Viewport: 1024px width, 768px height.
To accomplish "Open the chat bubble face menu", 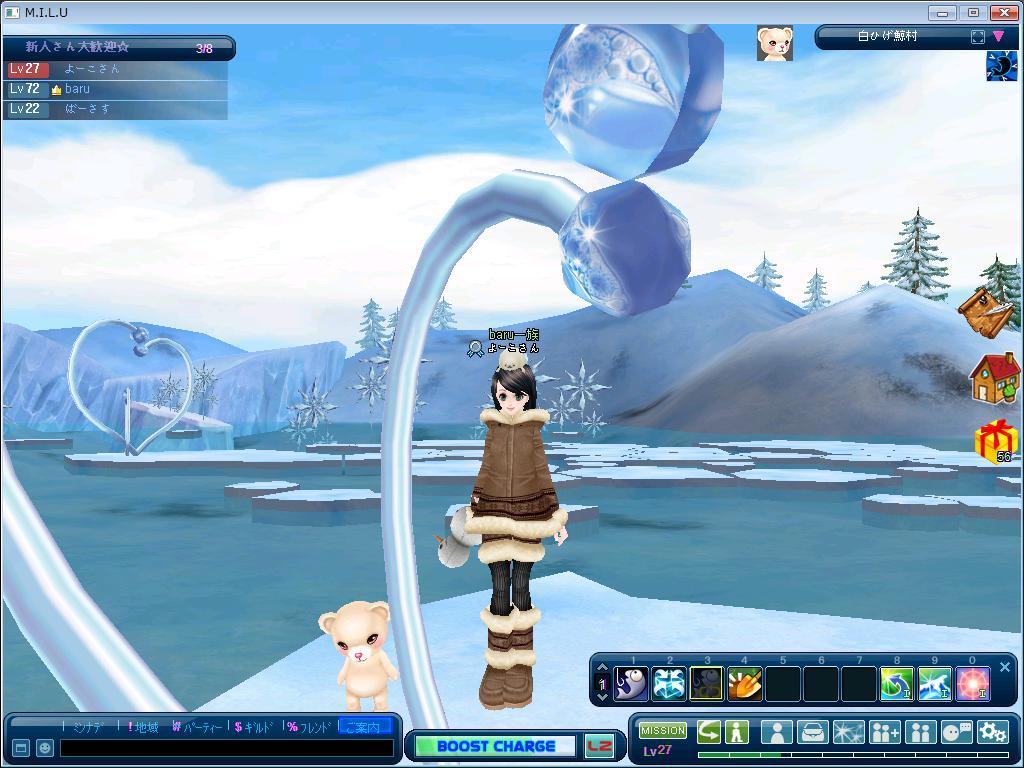I will [956, 732].
